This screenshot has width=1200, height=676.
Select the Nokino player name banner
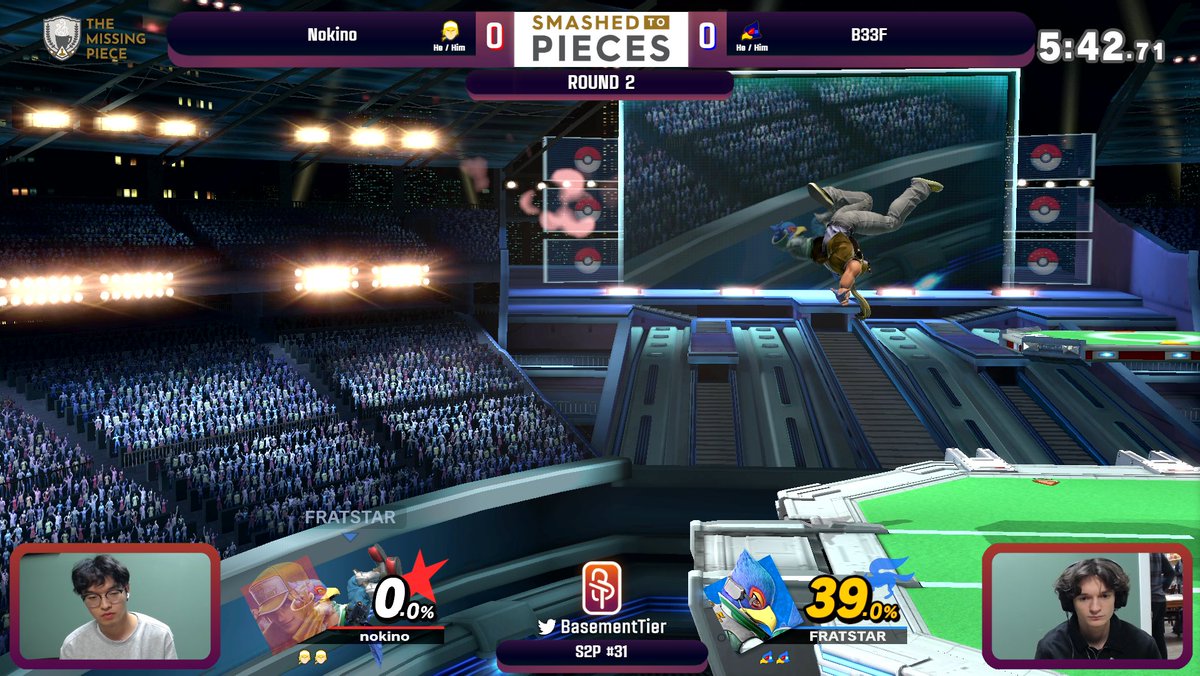coord(332,36)
